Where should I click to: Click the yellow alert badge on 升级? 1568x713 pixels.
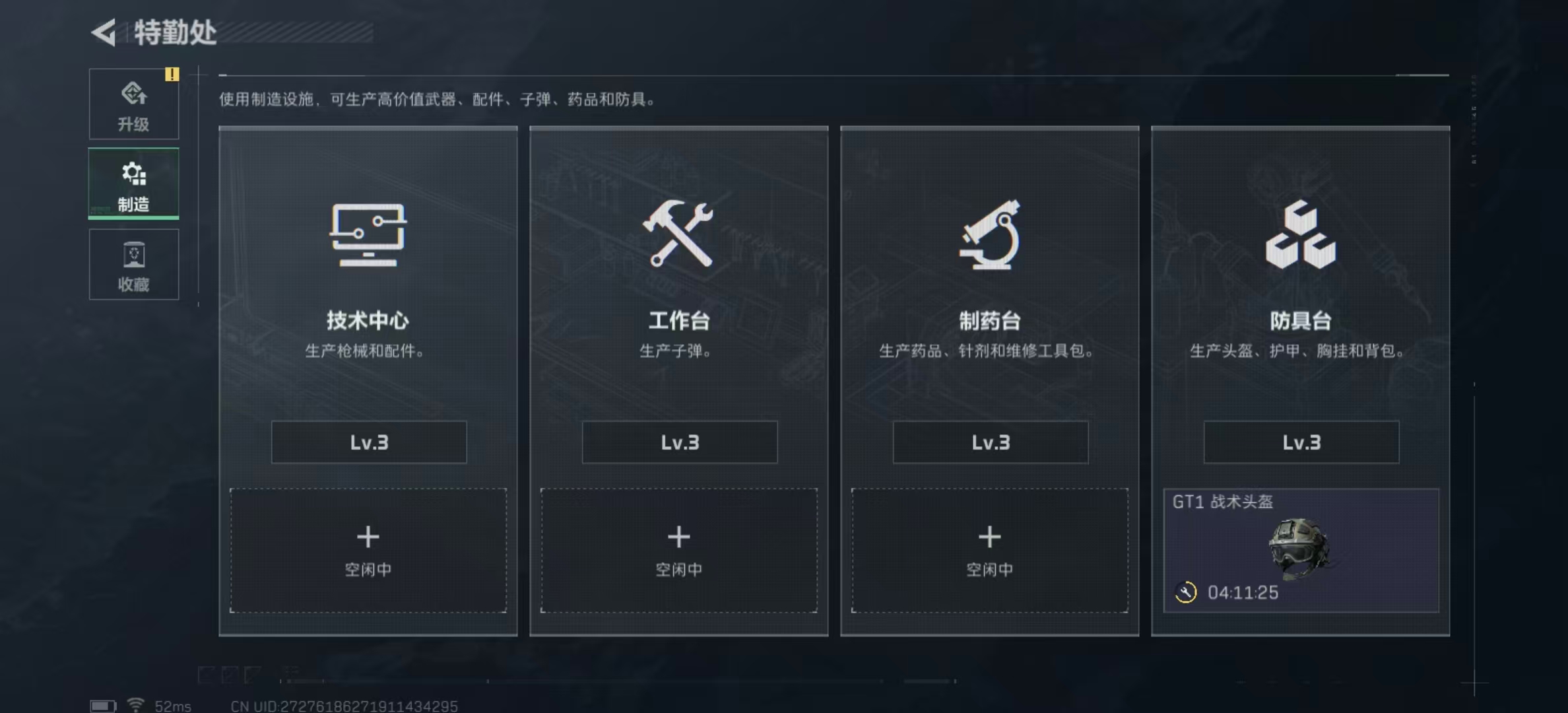coord(173,75)
